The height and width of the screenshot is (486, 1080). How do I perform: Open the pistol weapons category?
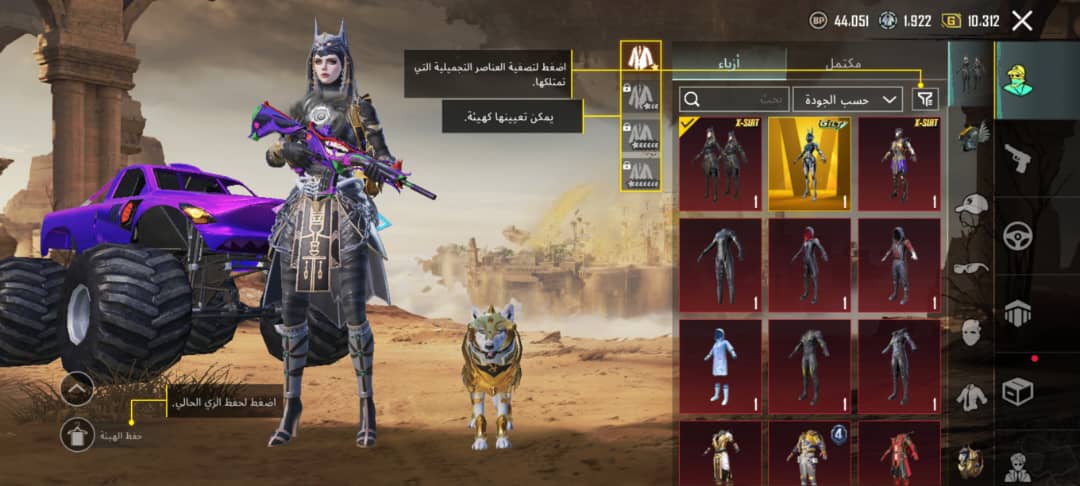[x=1018, y=157]
